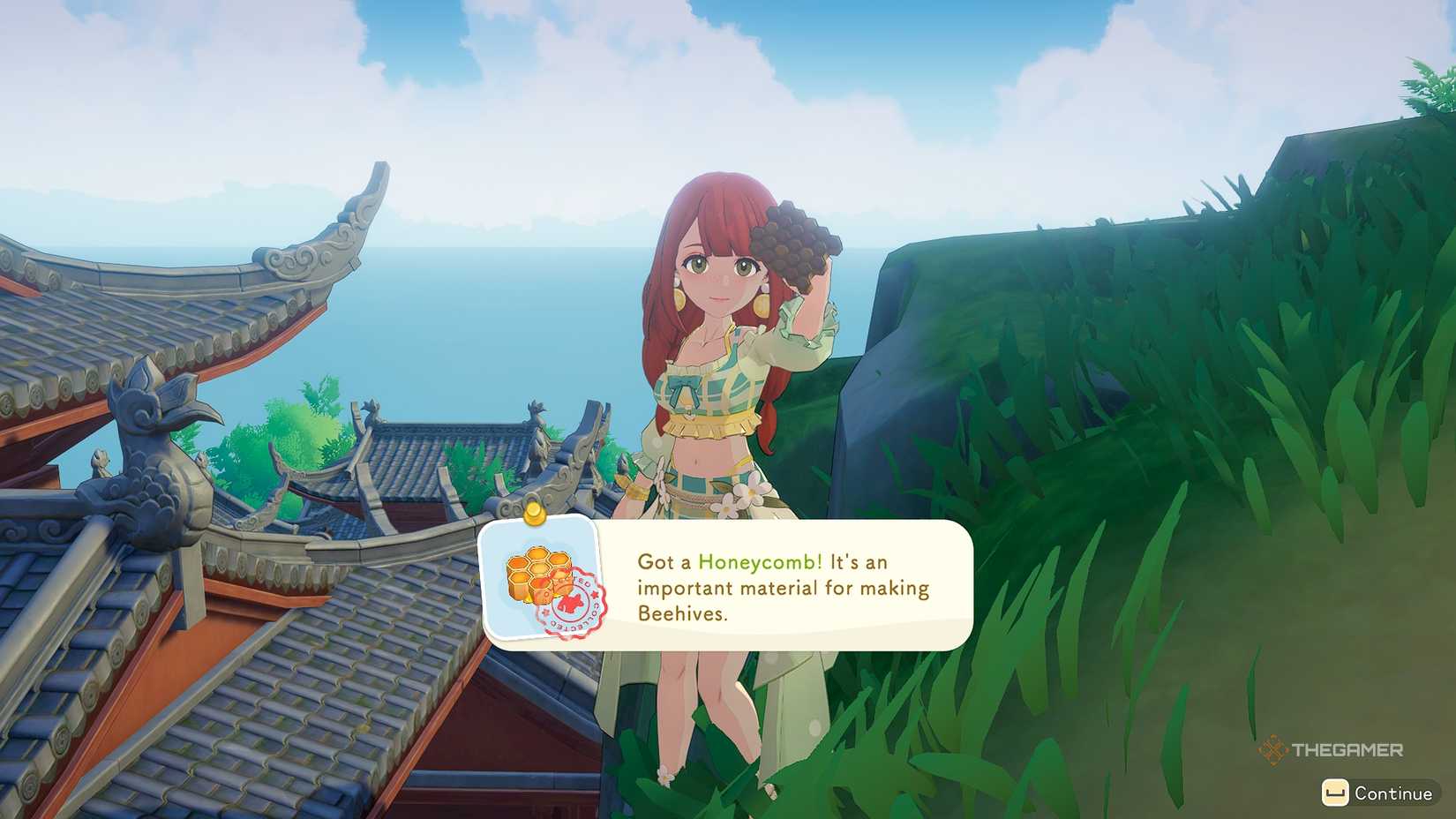Click the THEGAMER watermark label
Image resolution: width=1456 pixels, height=819 pixels.
[1350, 749]
